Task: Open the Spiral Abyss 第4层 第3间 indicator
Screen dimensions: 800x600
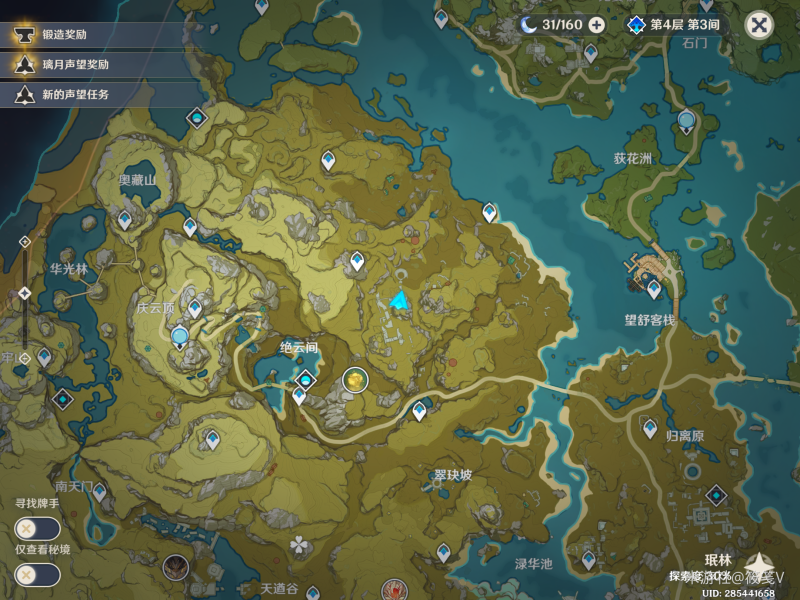Action: [x=674, y=25]
